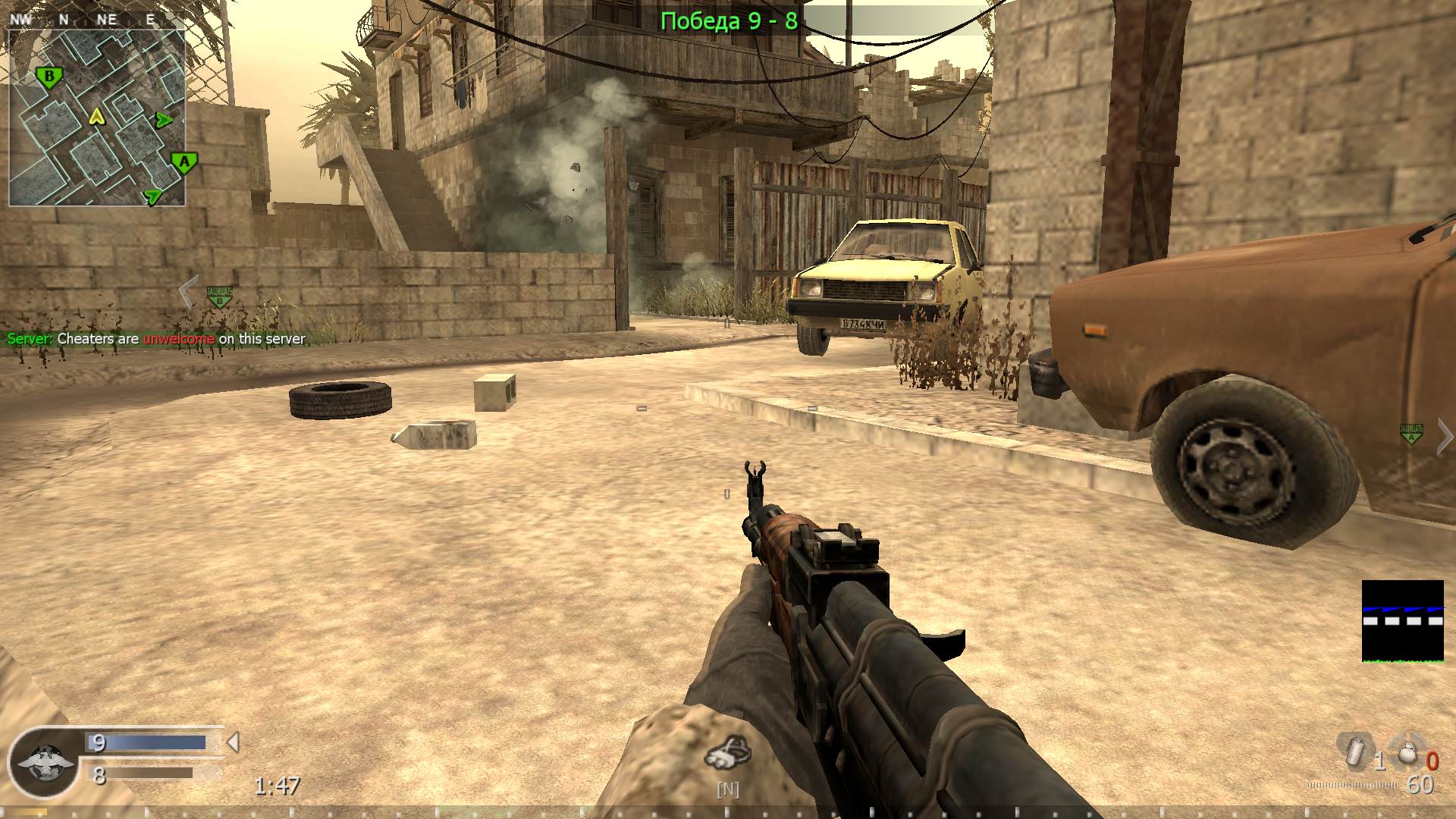Select the A objective flag on the minimap

click(x=183, y=161)
